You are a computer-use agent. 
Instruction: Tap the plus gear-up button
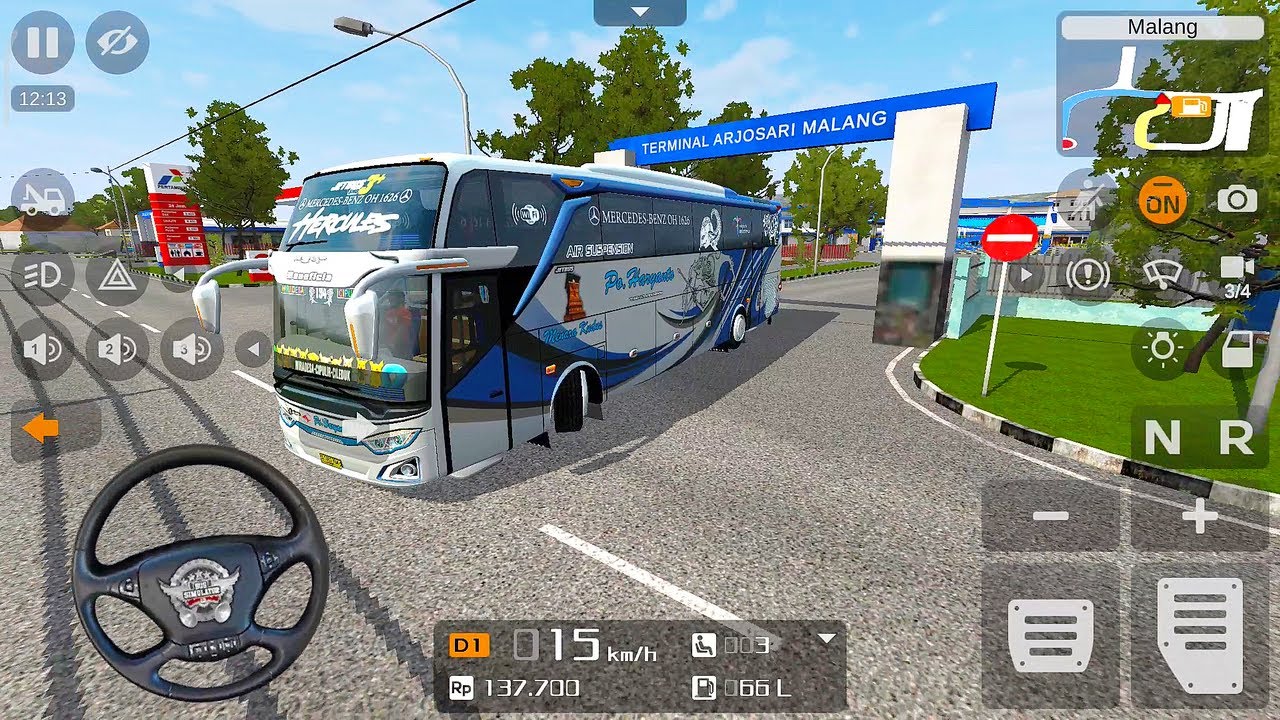click(x=1199, y=516)
